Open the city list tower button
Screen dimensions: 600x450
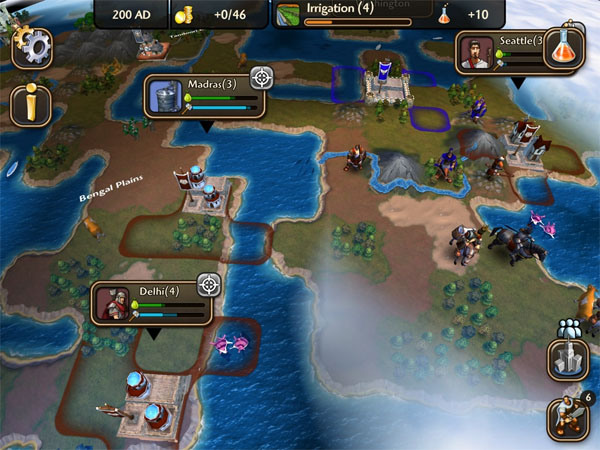pyautogui.click(x=567, y=360)
